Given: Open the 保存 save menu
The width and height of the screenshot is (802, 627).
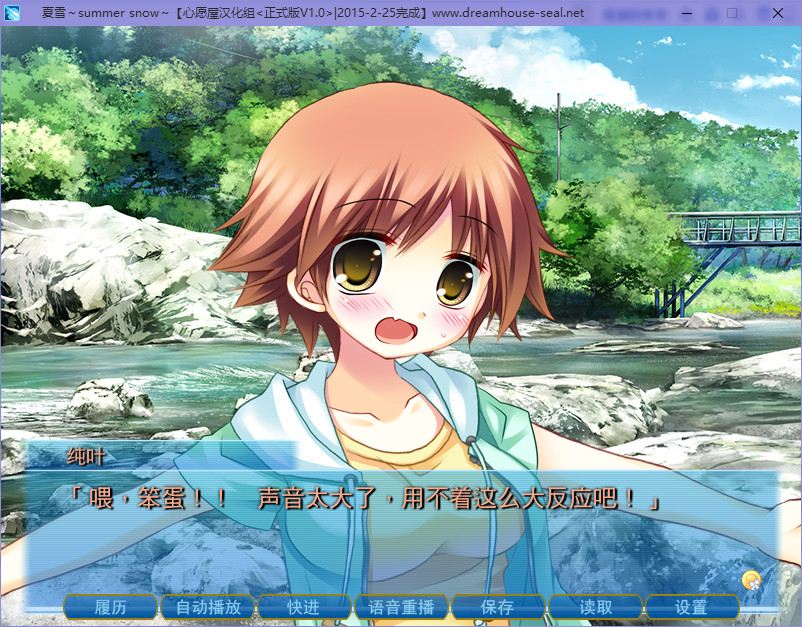Looking at the screenshot, I should [x=498, y=607].
